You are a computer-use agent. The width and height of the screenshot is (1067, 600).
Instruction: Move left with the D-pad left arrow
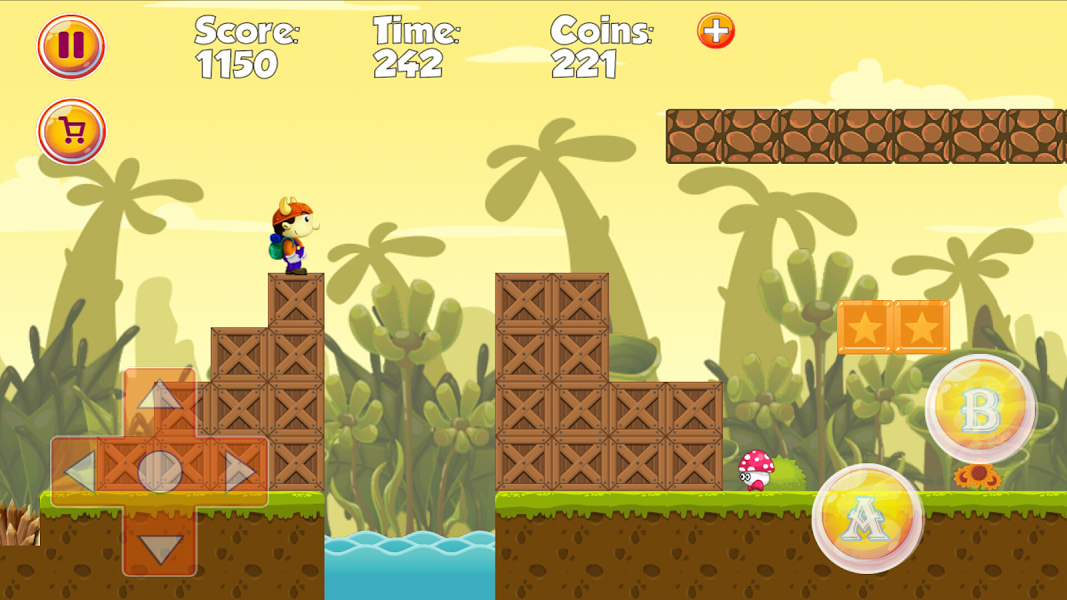pyautogui.click(x=80, y=472)
